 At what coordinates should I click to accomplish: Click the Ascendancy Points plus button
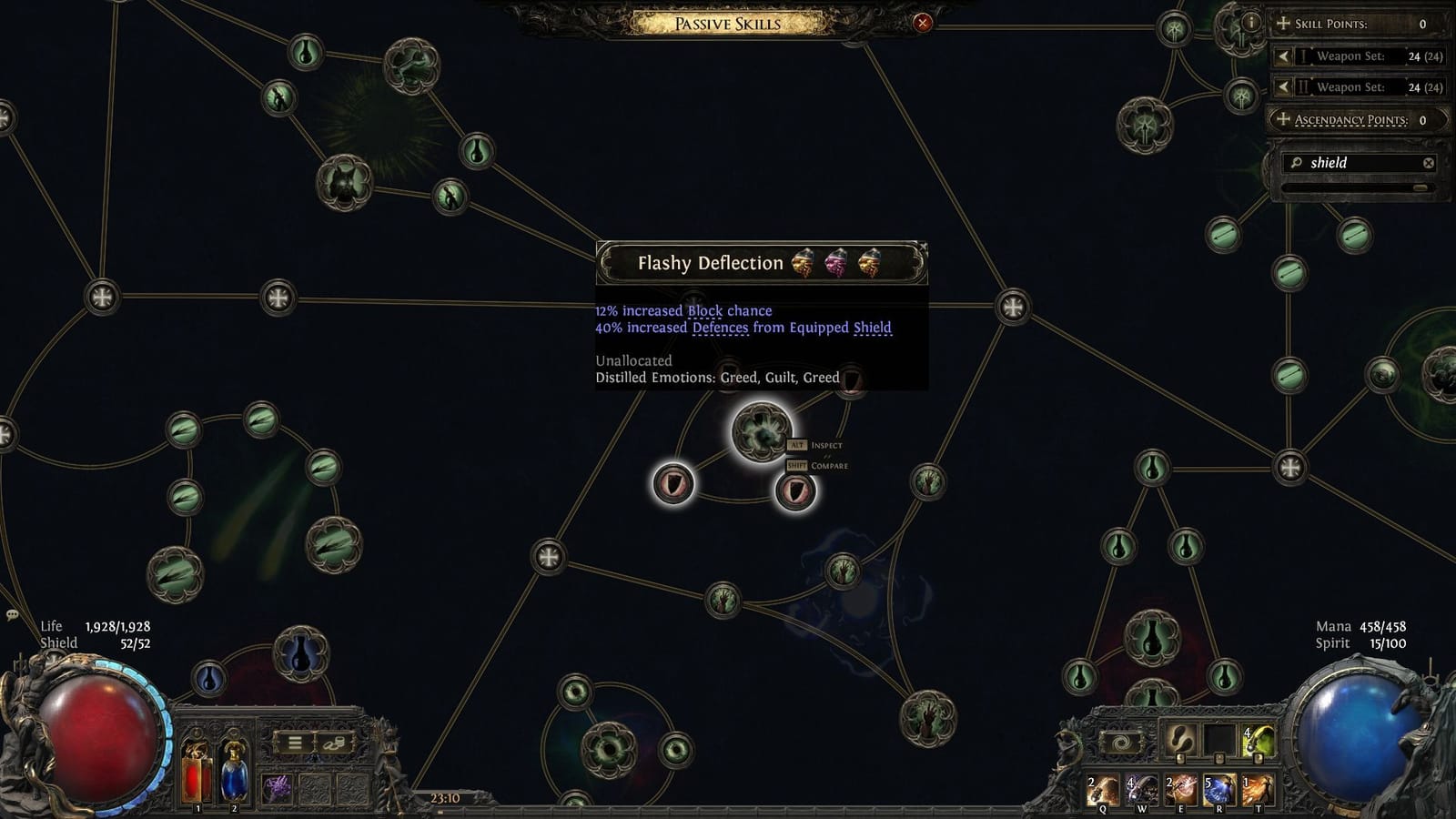pos(1283,119)
